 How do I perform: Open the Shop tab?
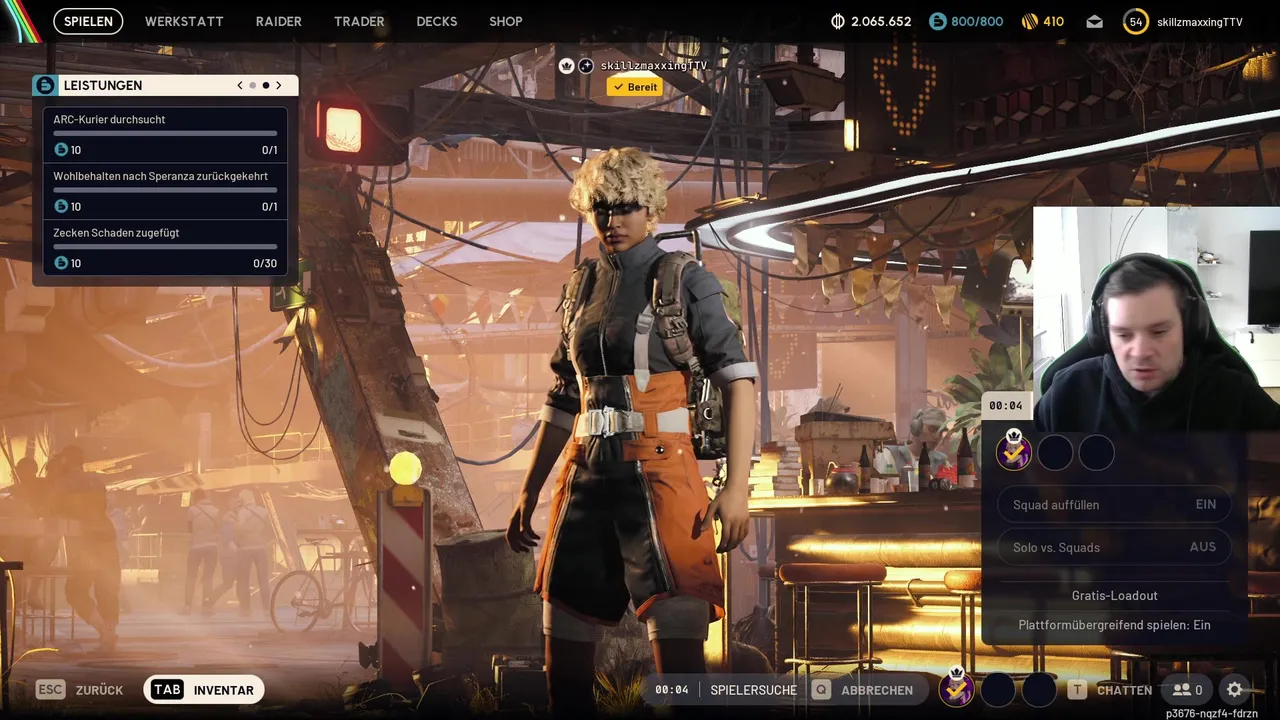tap(505, 21)
